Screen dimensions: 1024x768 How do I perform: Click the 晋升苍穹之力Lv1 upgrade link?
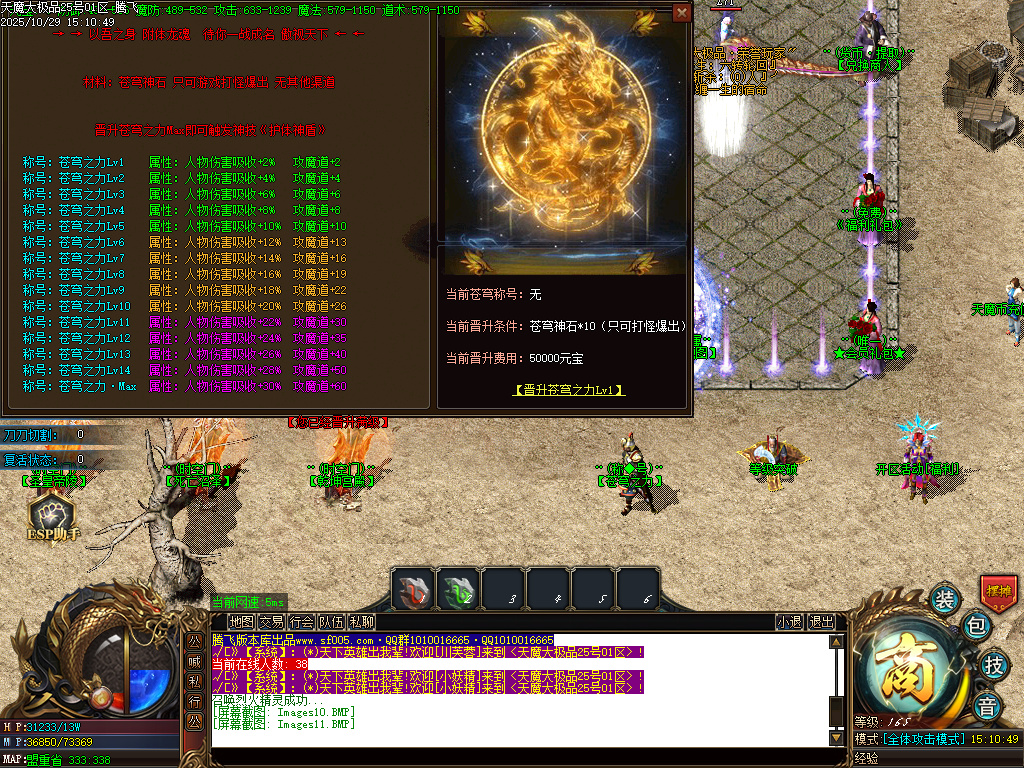coord(569,390)
